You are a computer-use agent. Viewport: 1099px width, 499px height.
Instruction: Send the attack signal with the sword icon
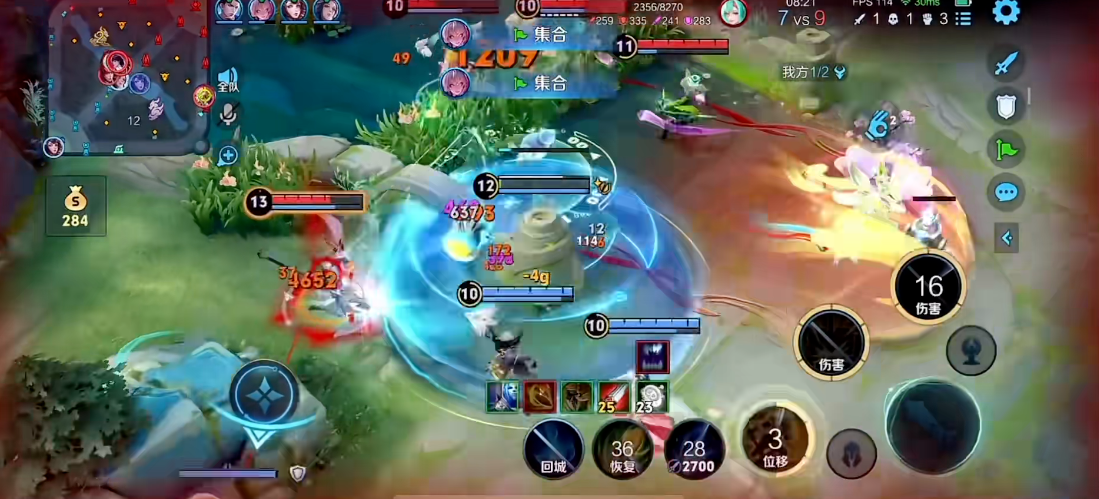(x=1006, y=63)
